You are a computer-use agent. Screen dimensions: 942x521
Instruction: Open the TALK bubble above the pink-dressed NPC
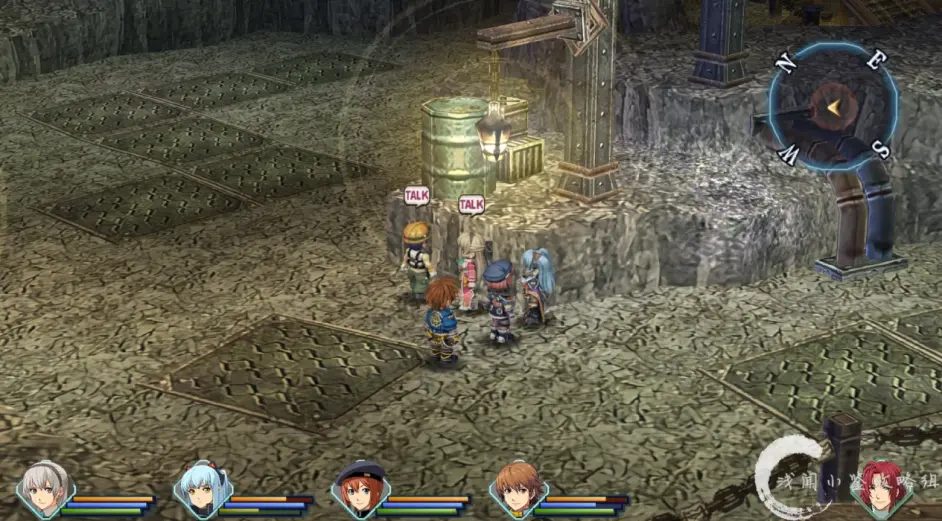click(x=471, y=205)
